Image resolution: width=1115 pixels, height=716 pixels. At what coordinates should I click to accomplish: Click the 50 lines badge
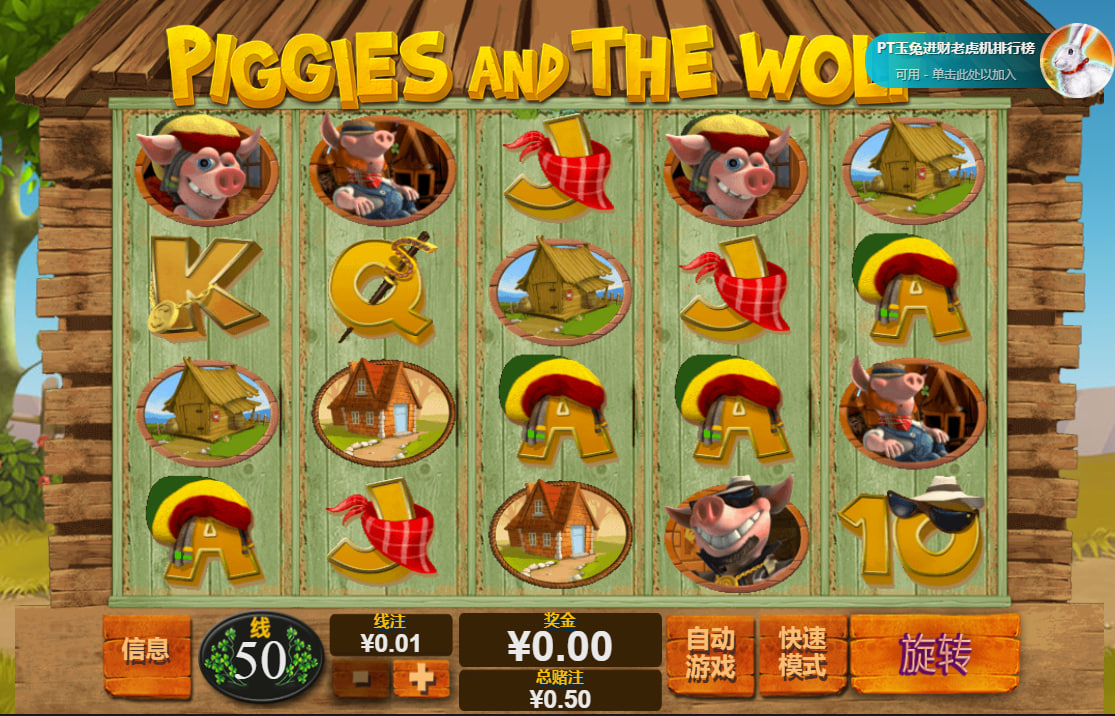(x=261, y=657)
